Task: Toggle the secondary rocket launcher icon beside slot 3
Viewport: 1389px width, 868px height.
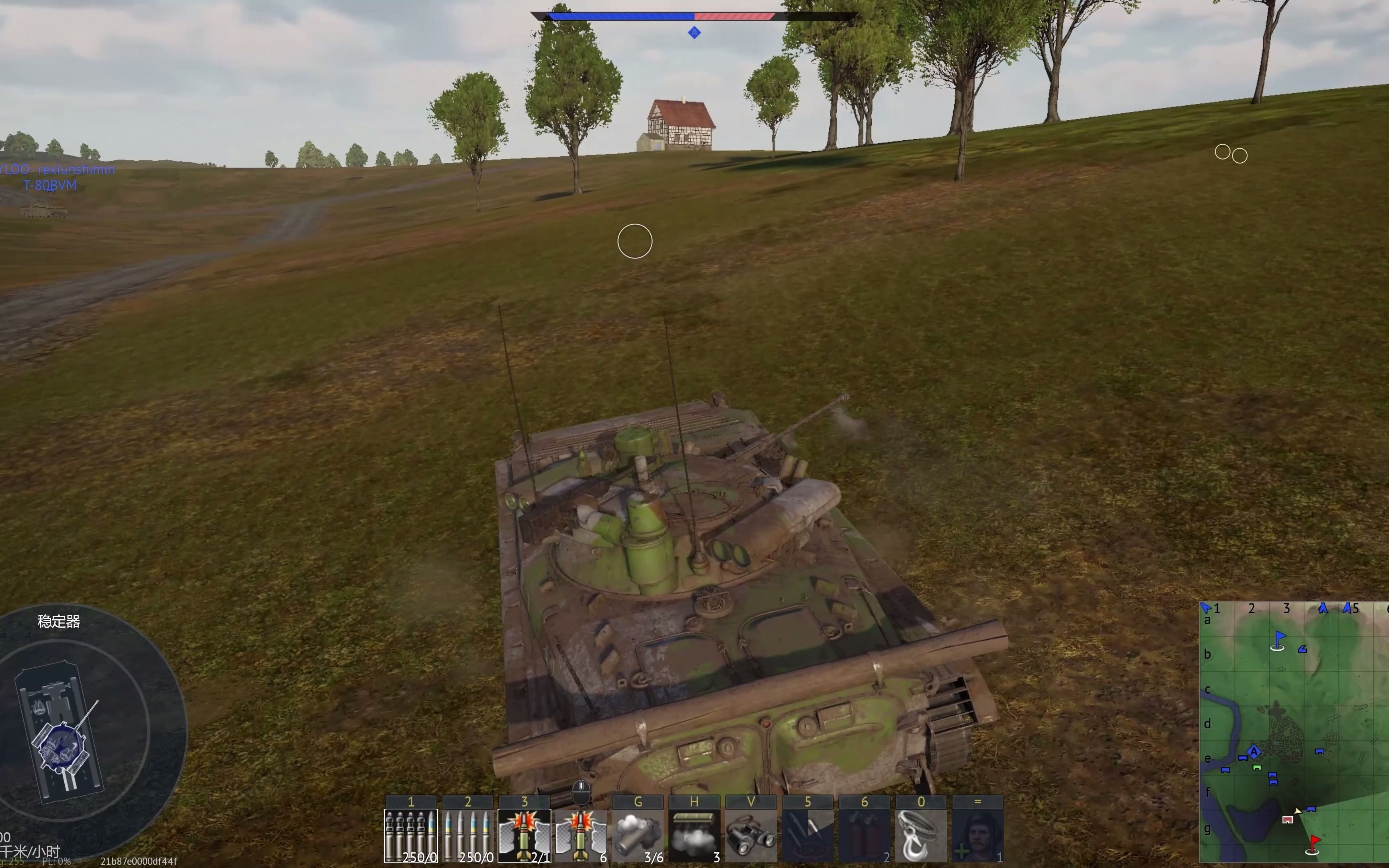Action: click(581, 835)
